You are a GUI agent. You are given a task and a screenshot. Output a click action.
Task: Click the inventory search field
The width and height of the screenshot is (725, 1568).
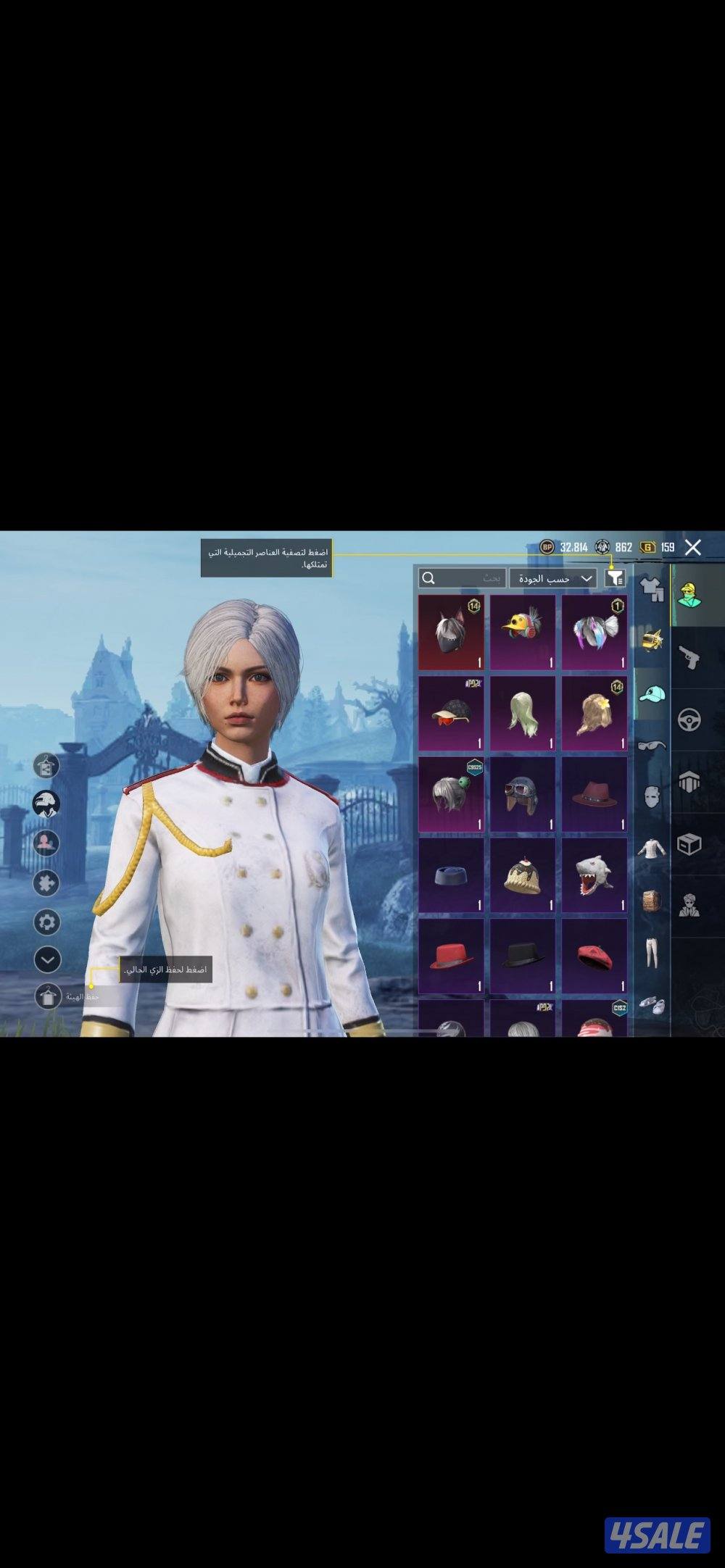click(x=462, y=578)
